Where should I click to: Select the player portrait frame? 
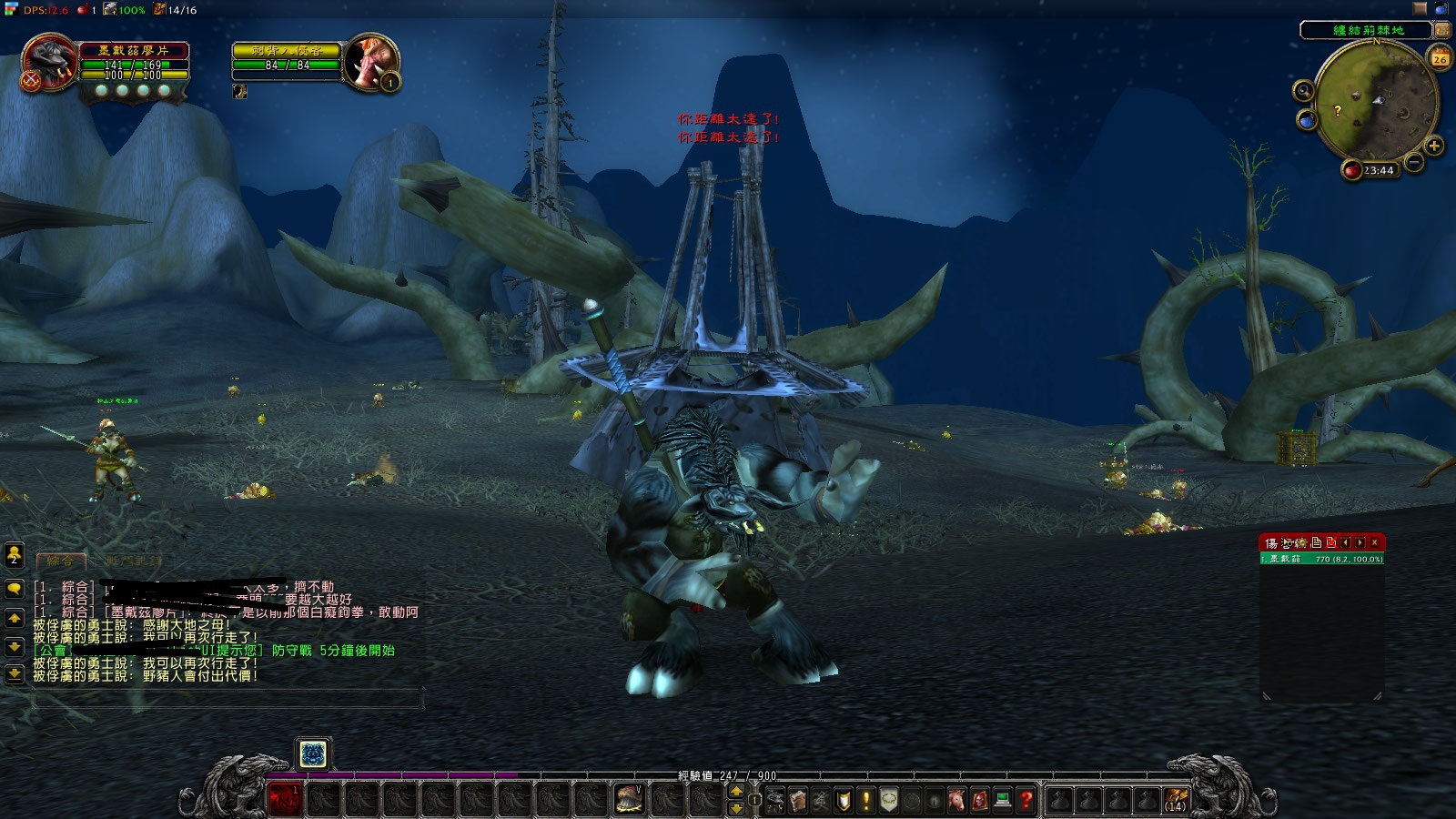(x=49, y=62)
